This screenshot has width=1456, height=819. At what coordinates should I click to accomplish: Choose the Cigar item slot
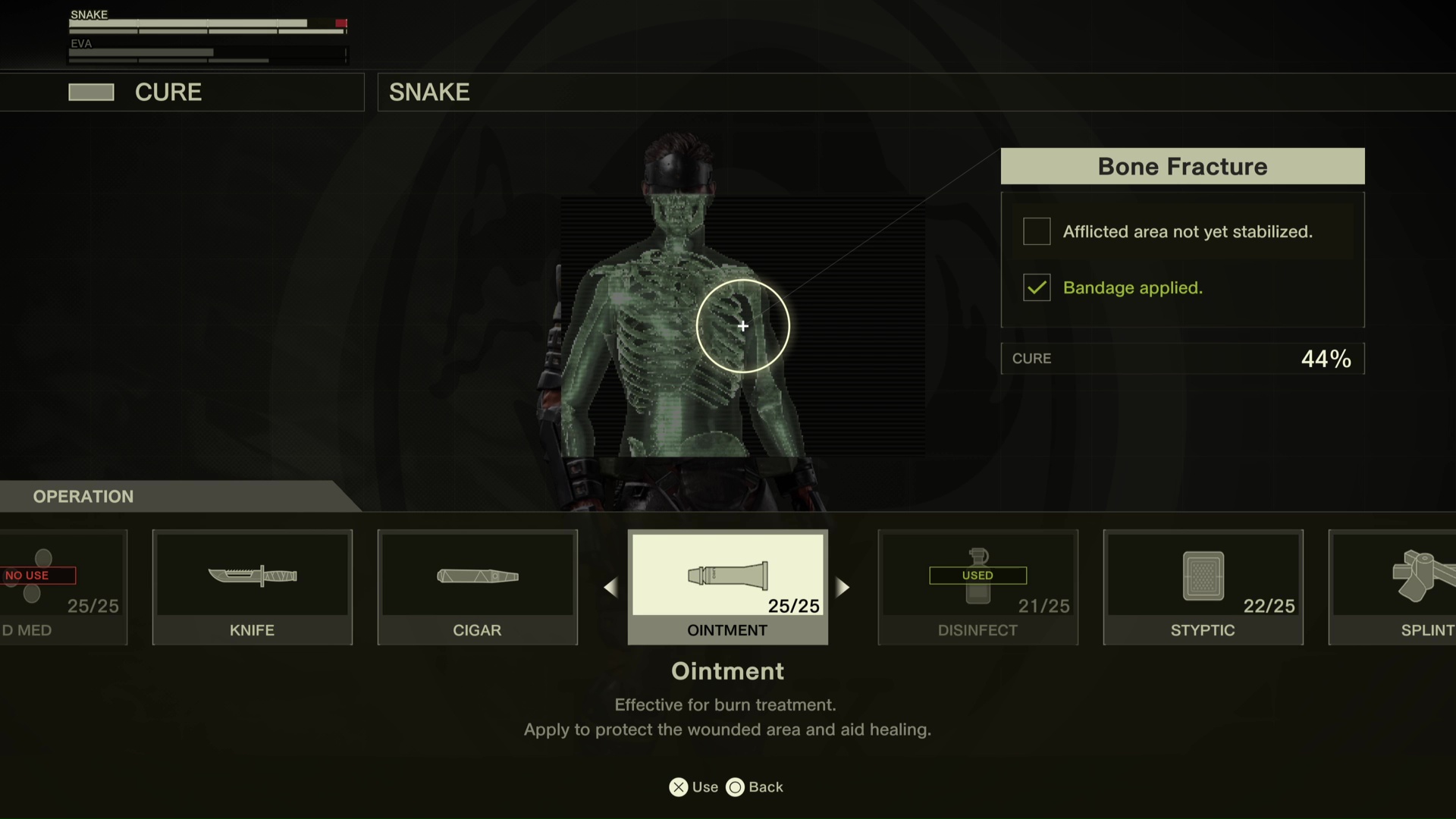477,586
